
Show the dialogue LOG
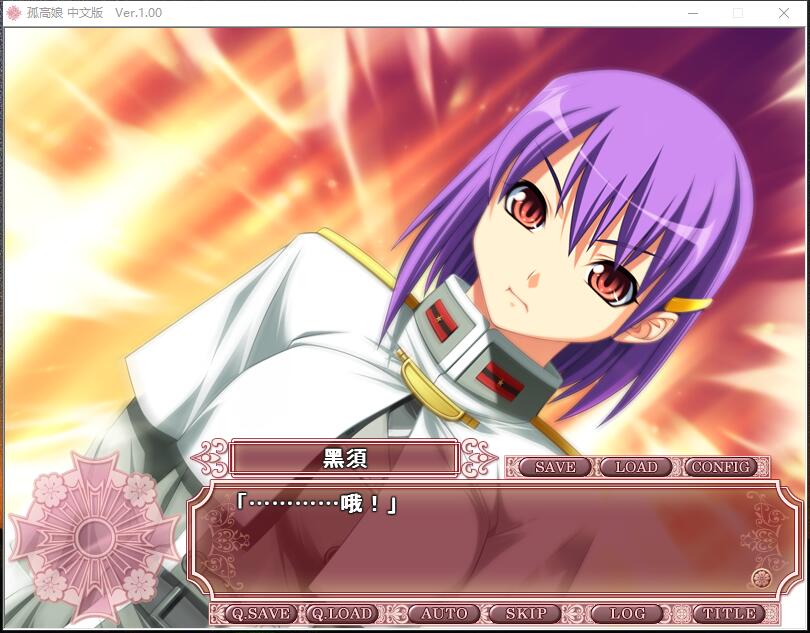click(x=627, y=613)
